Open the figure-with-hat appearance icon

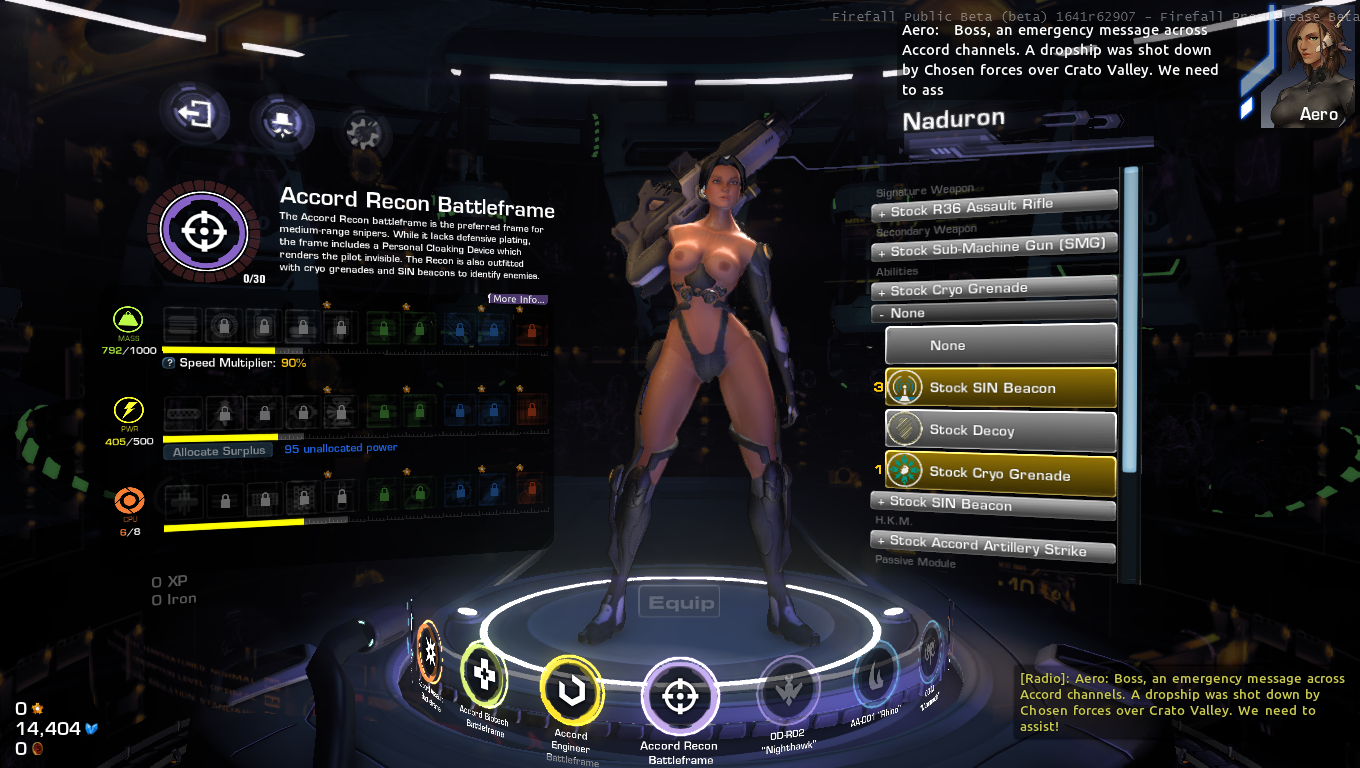pos(282,124)
